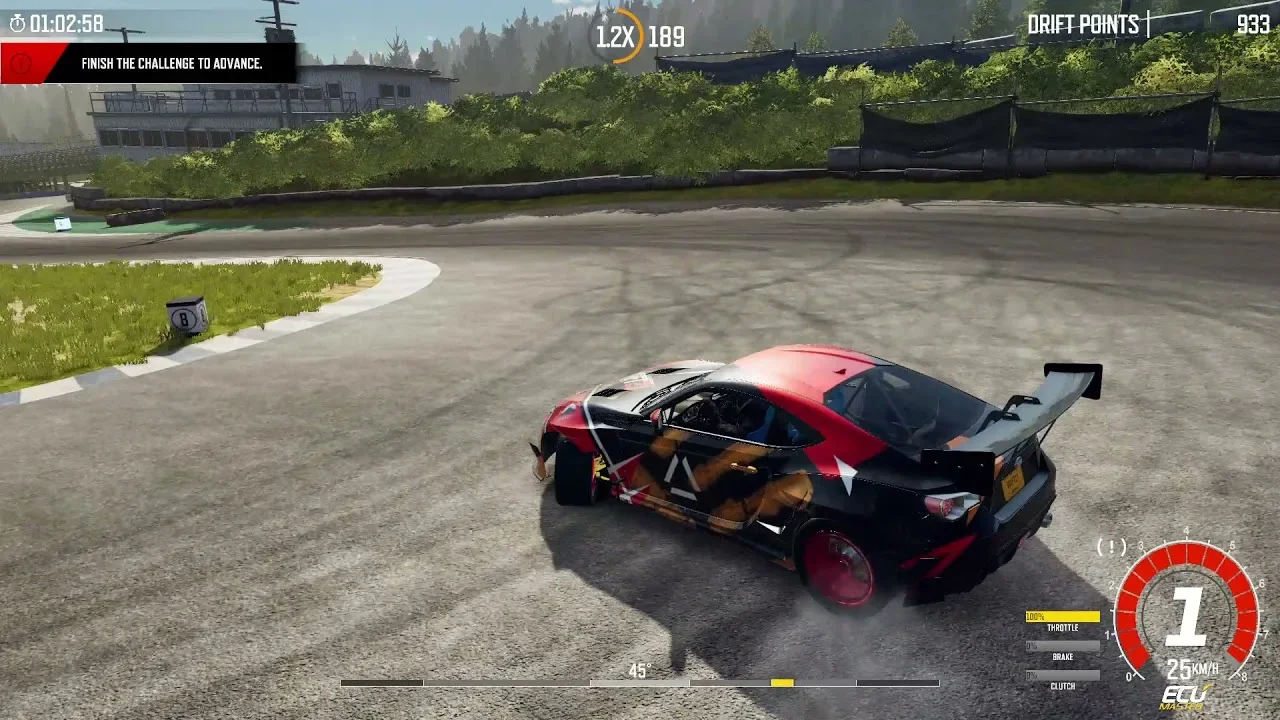Image resolution: width=1280 pixels, height=720 pixels.
Task: Click the exclamation warning indicator icon
Action: click(1111, 547)
